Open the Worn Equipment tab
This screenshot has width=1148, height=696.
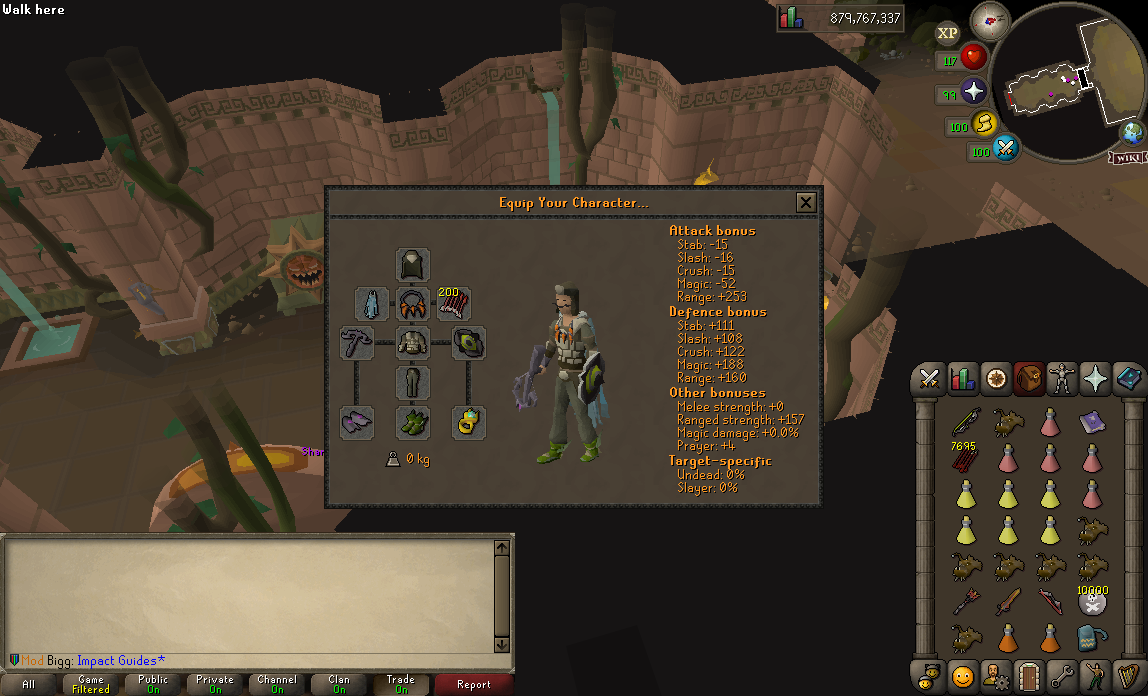pos(1062,379)
